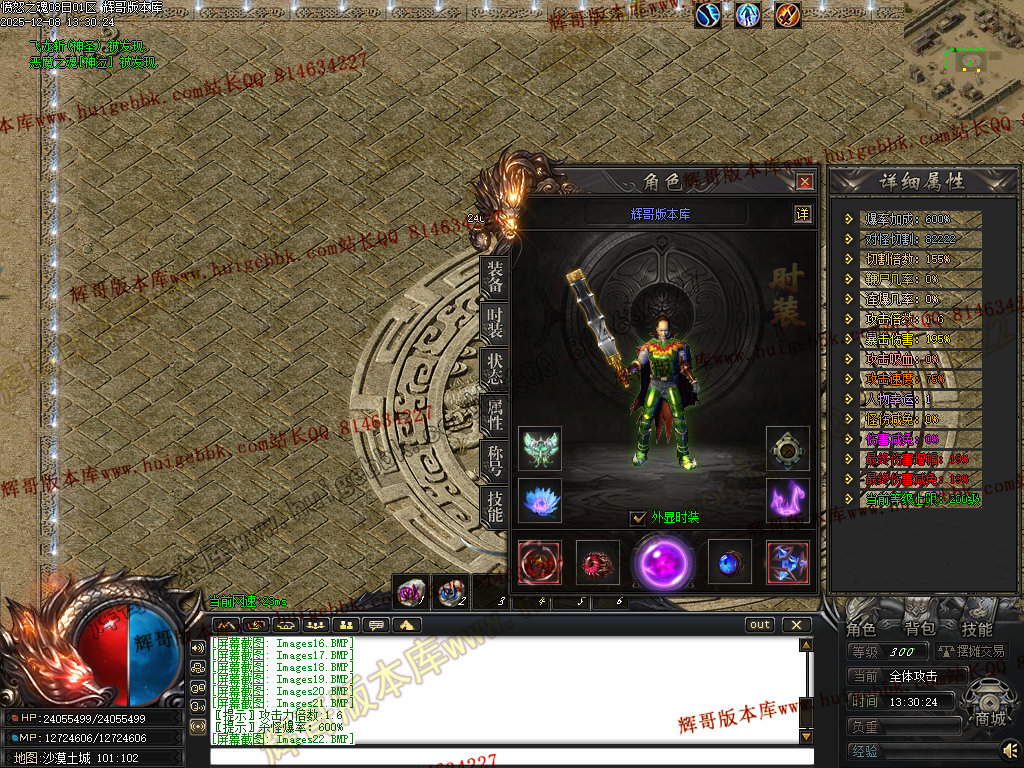Close the 角色 character window
Screen dimensions: 1024x768
point(805,182)
